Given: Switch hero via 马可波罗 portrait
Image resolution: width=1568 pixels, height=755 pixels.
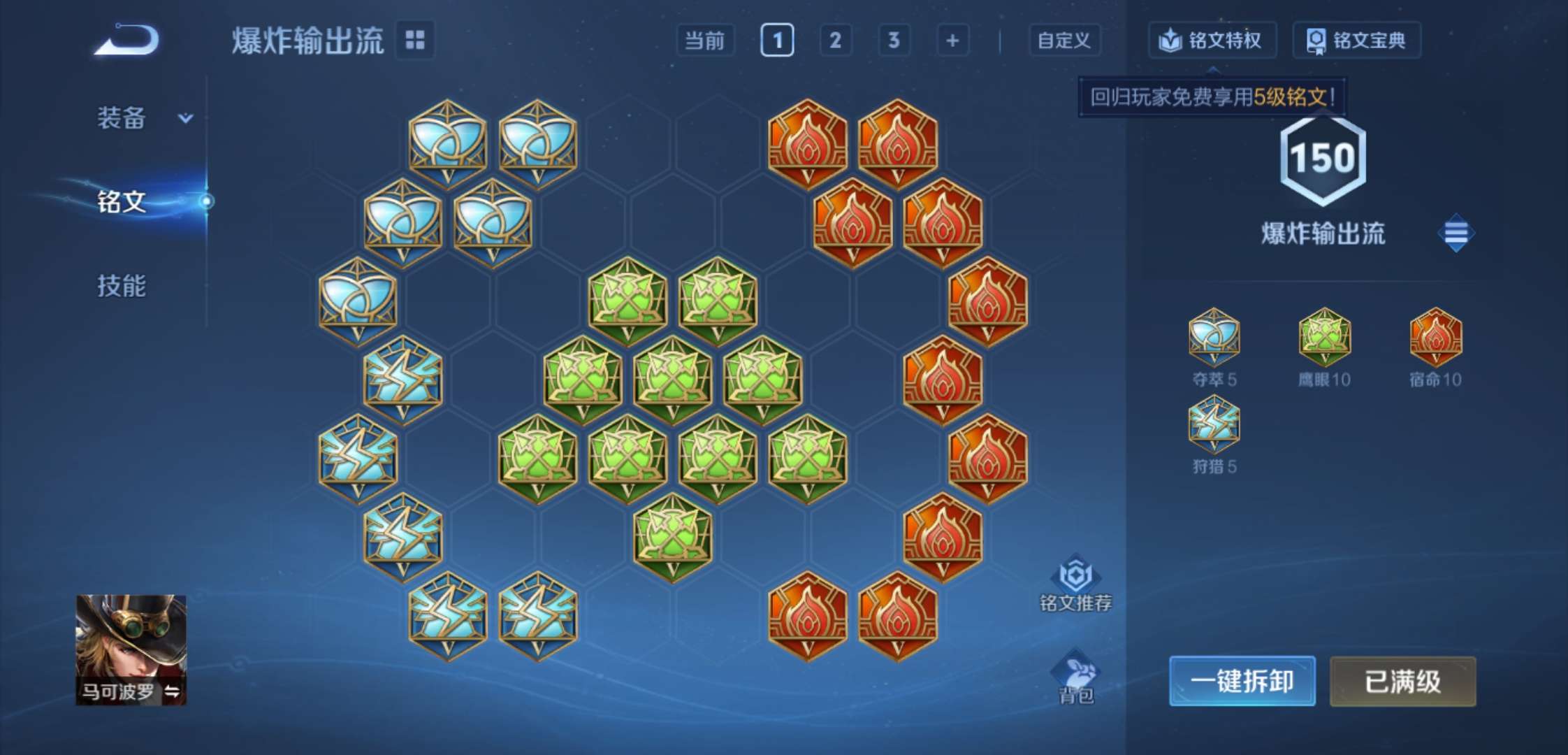Looking at the screenshot, I should click(x=131, y=649).
